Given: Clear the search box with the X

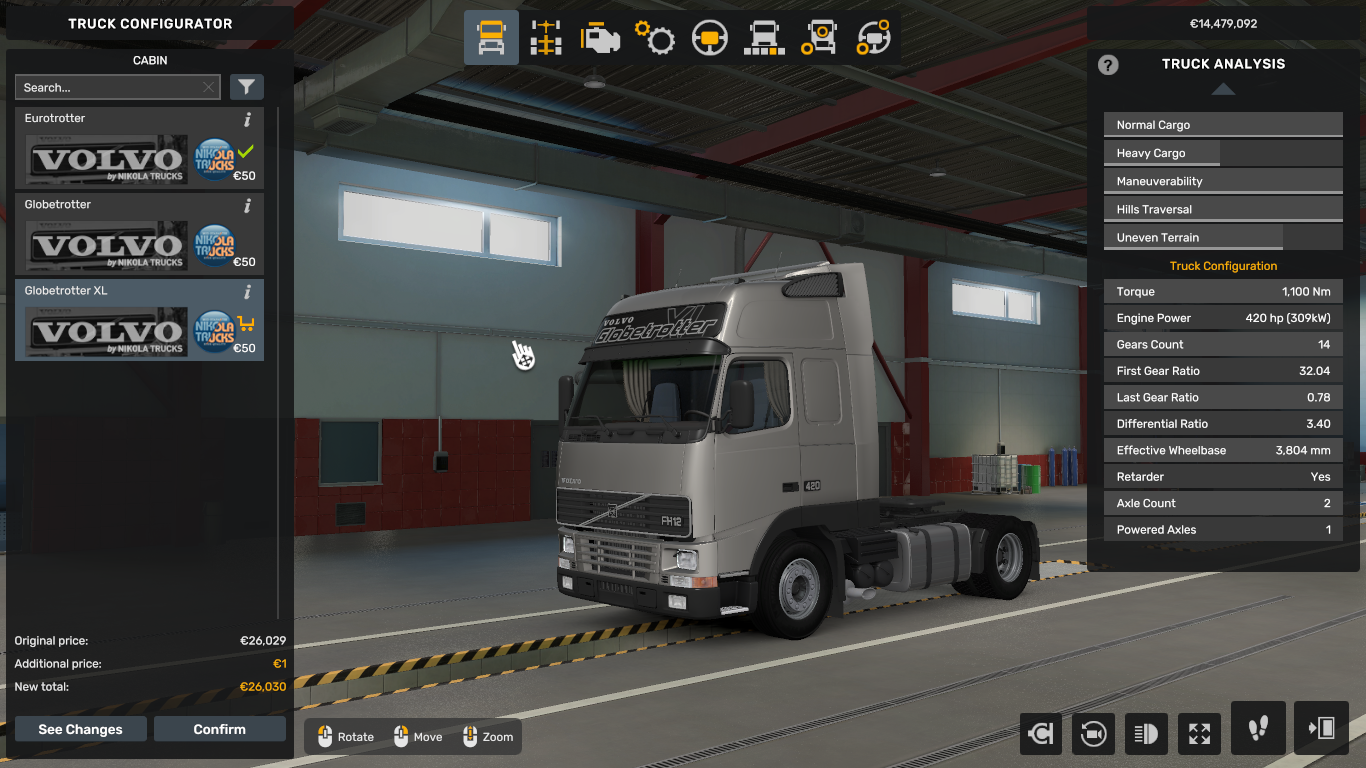Looking at the screenshot, I should 208,88.
